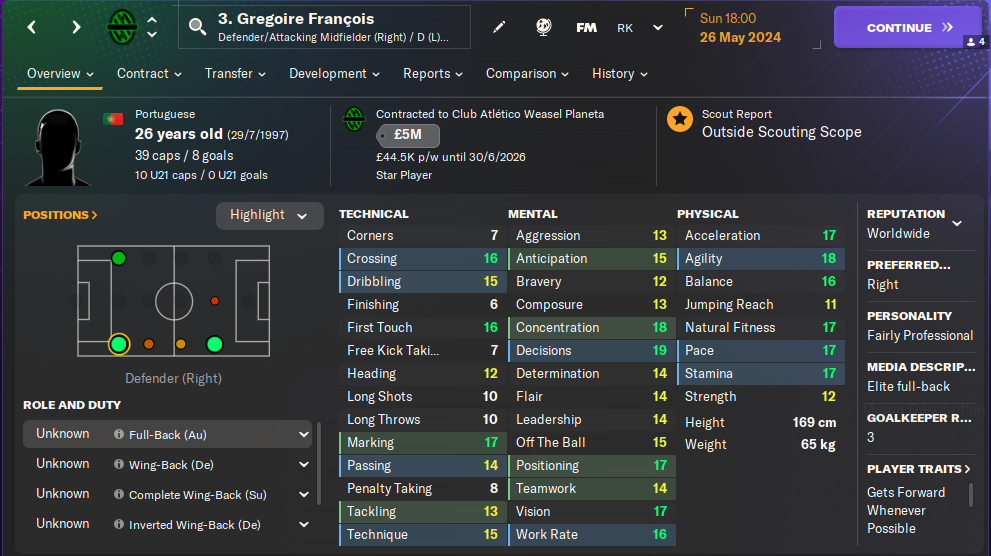Go forward with the right arrow
This screenshot has width=991, height=556.
(76, 27)
